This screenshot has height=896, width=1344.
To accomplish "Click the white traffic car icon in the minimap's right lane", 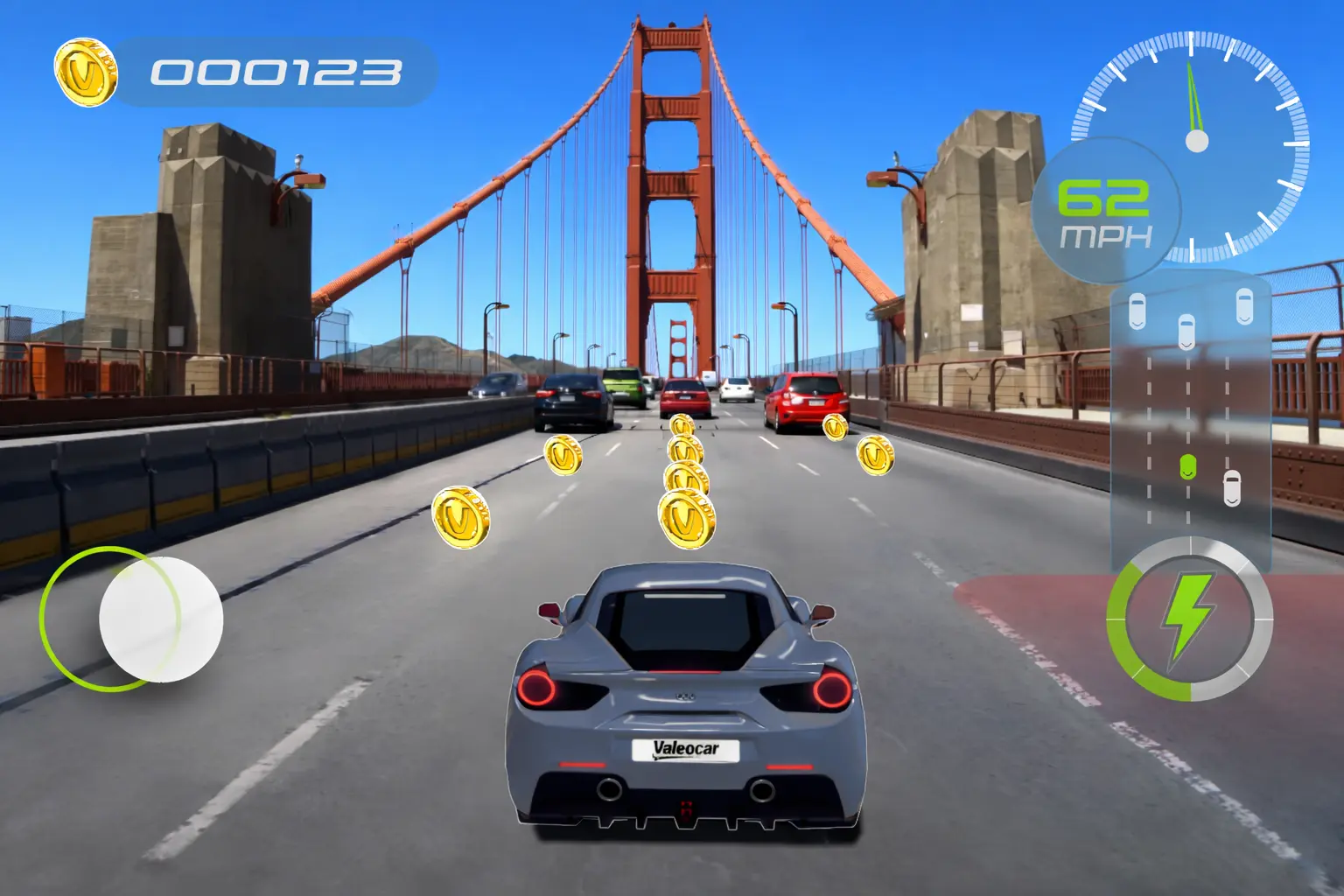I will (x=1233, y=486).
